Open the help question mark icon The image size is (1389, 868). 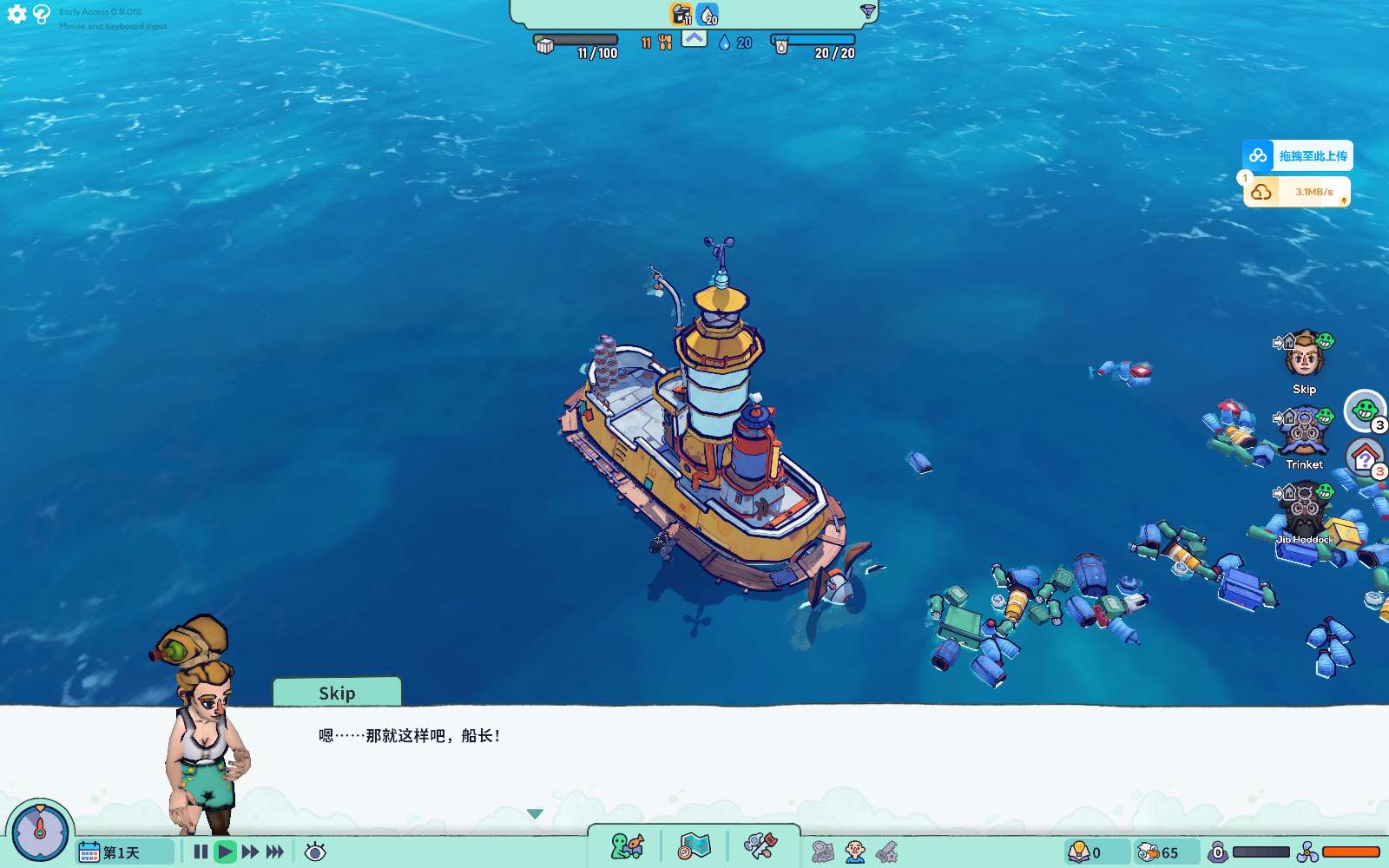coord(41,14)
